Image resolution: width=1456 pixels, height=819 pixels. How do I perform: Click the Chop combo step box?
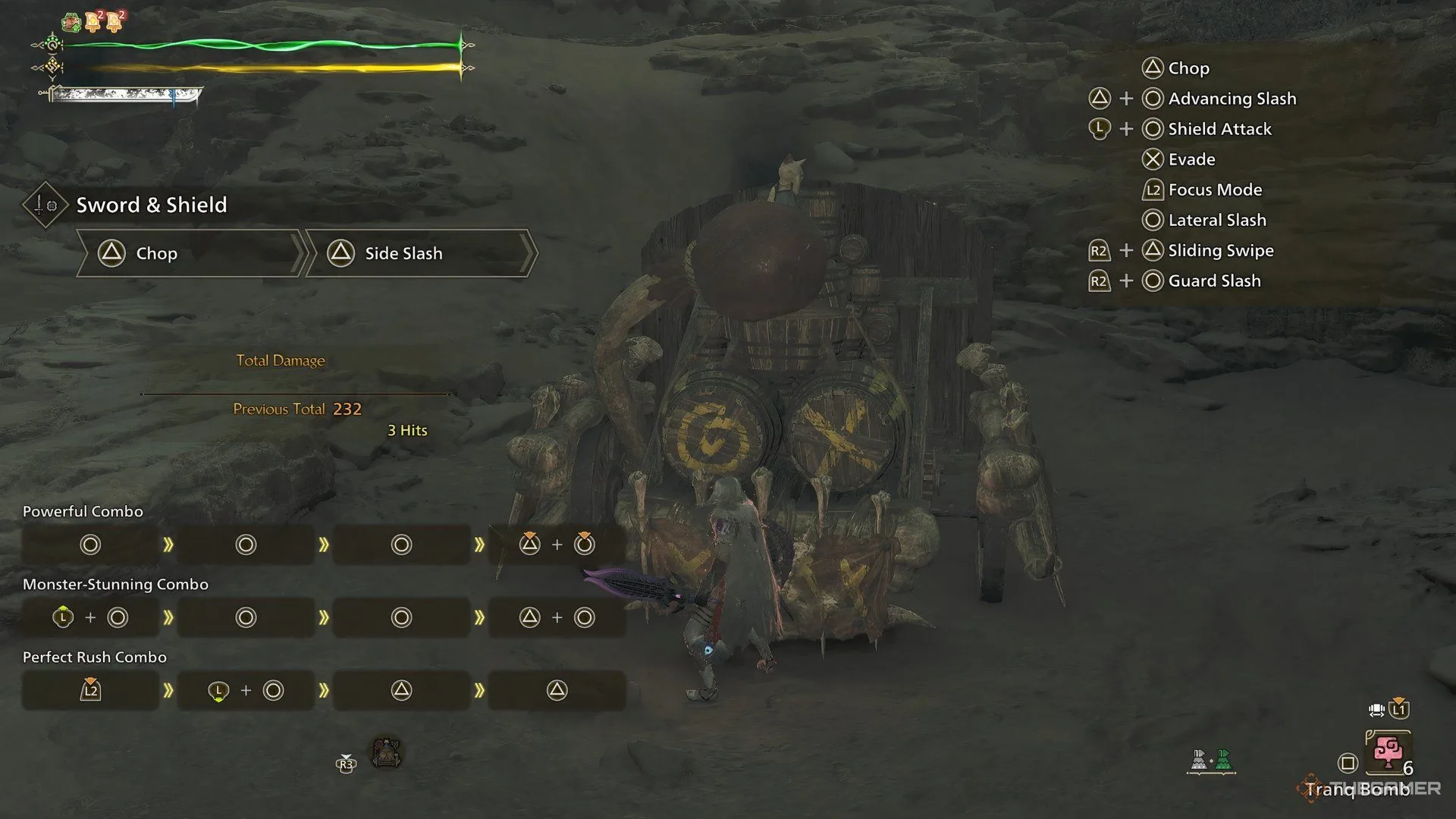(190, 253)
